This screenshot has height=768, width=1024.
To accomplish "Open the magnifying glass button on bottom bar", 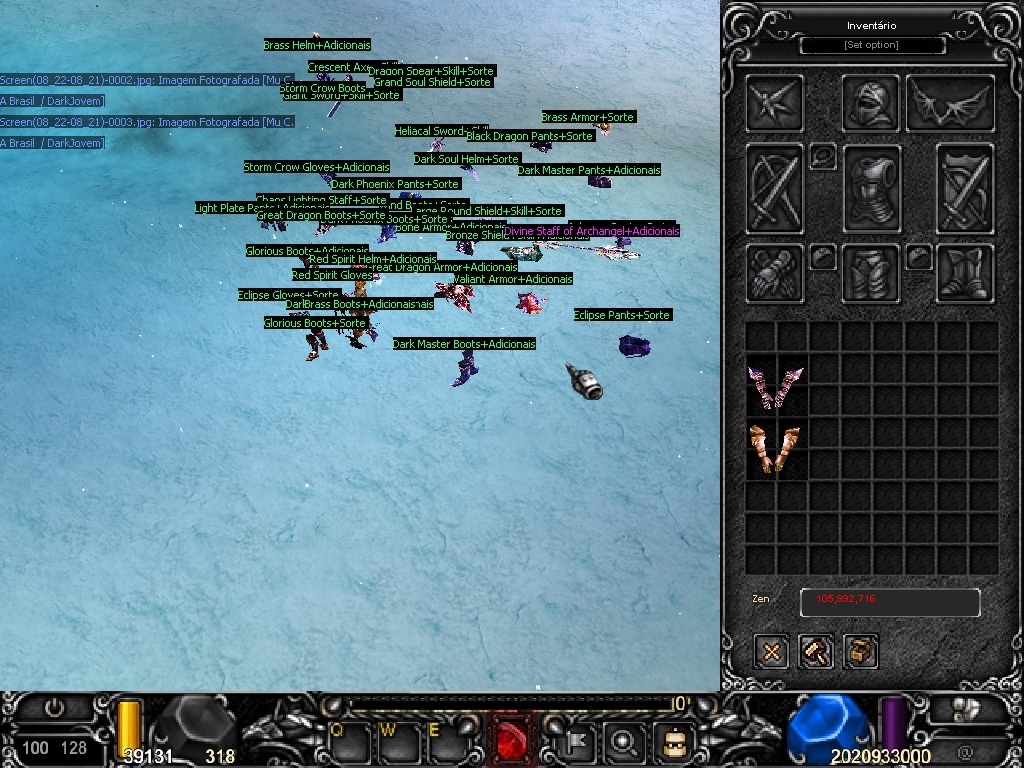I will [625, 741].
